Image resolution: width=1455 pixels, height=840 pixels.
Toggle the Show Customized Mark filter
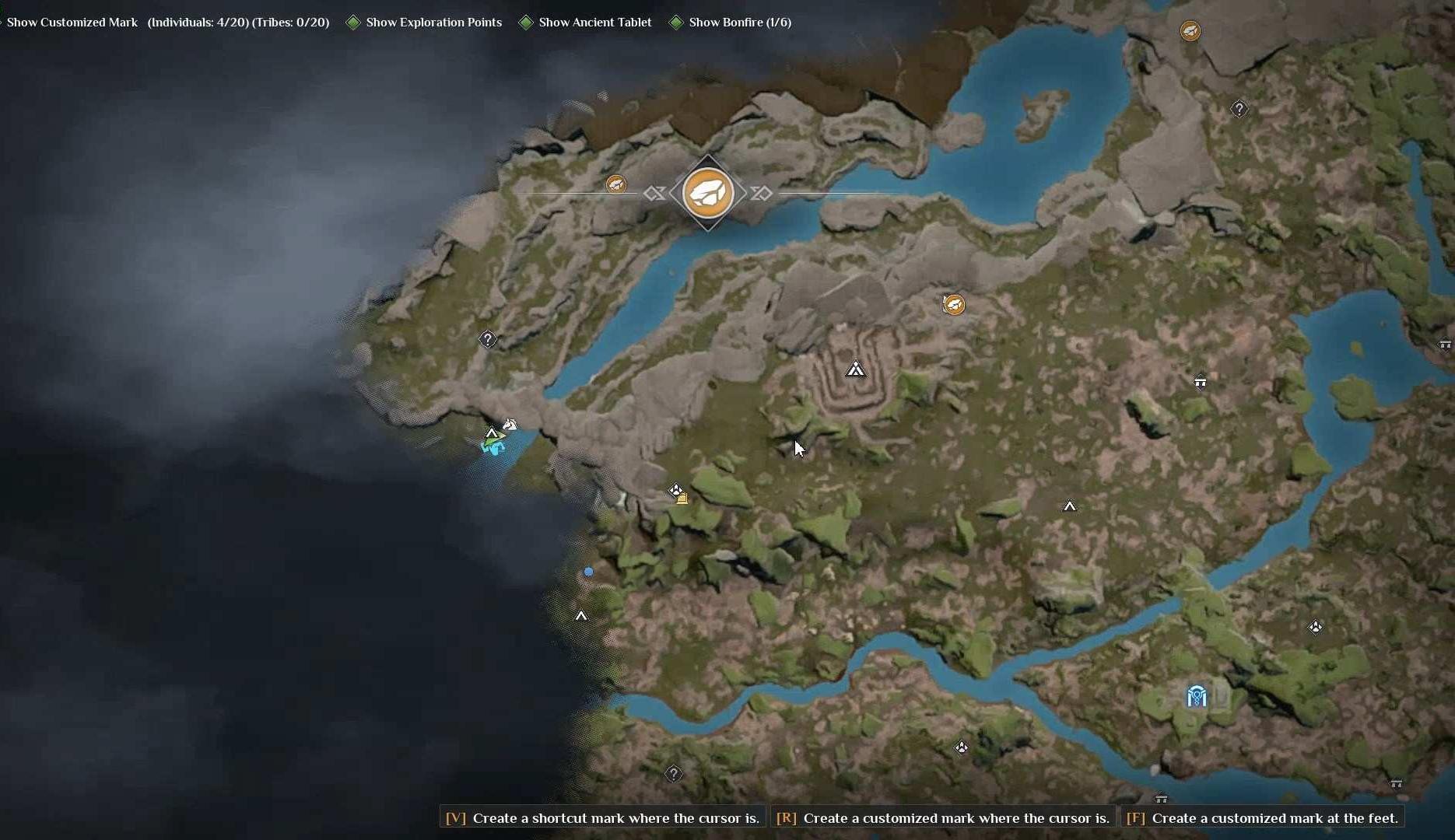pyautogui.click(x=72, y=23)
